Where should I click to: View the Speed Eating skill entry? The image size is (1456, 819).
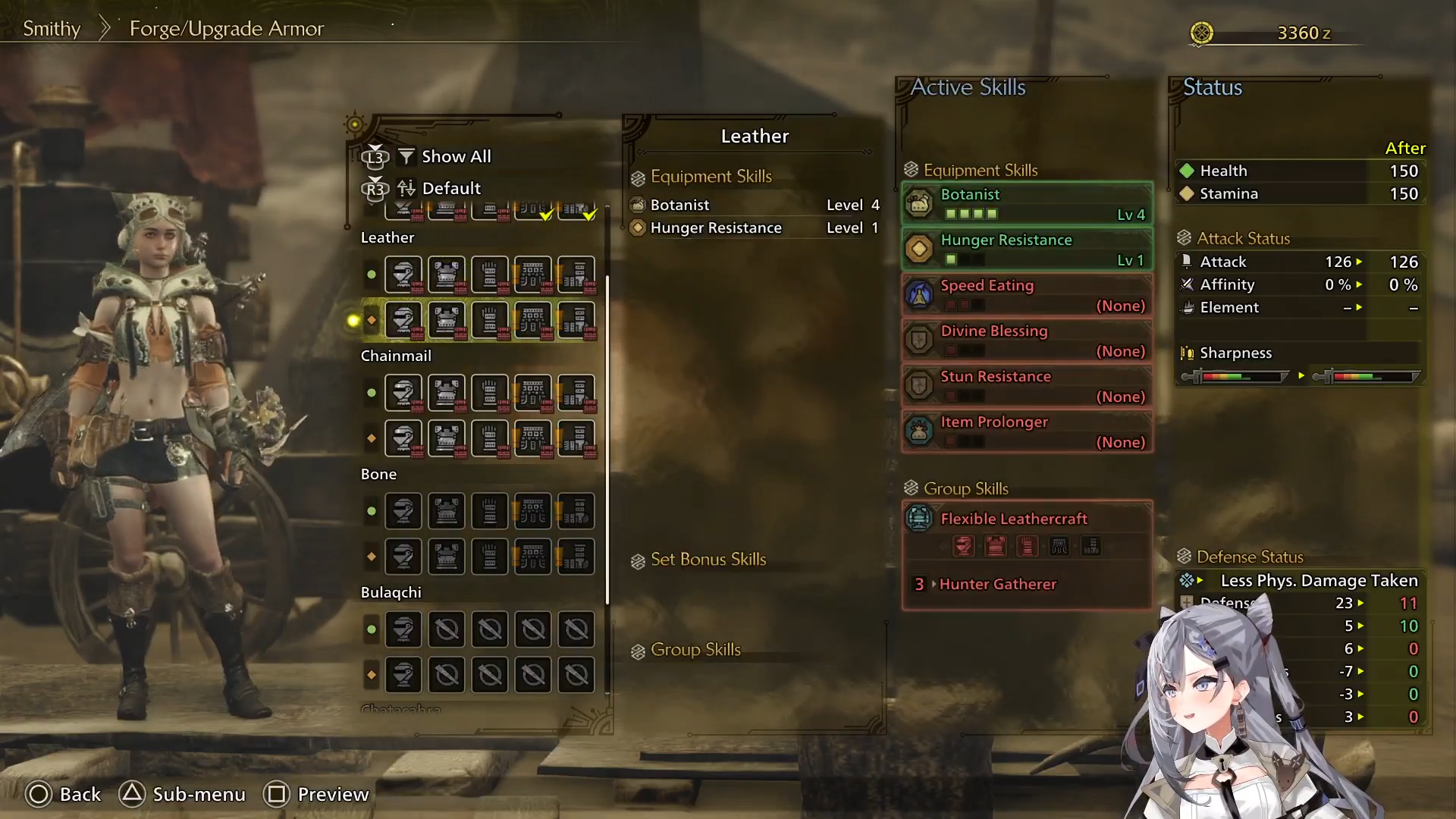[x=1027, y=295]
